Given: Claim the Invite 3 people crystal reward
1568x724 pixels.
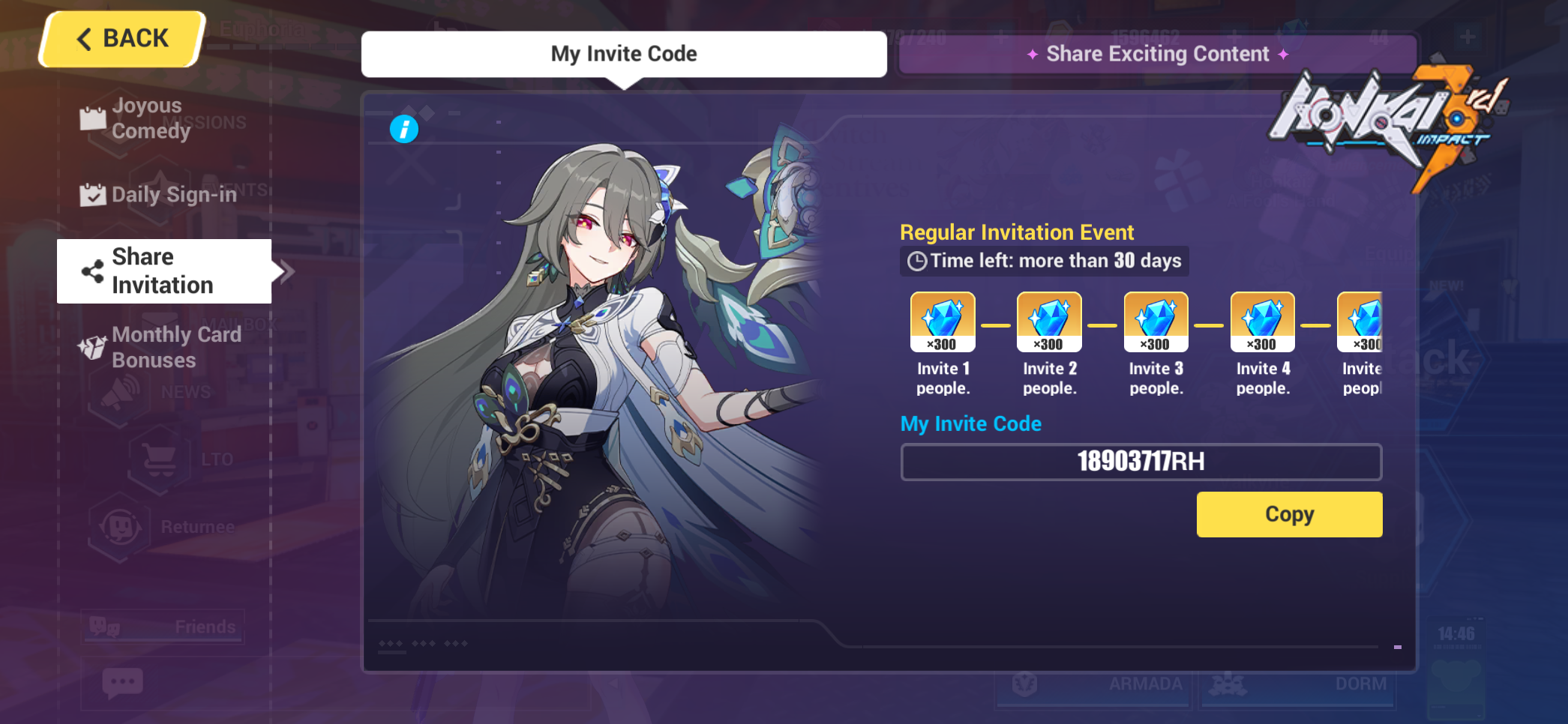Looking at the screenshot, I should coord(1156,321).
